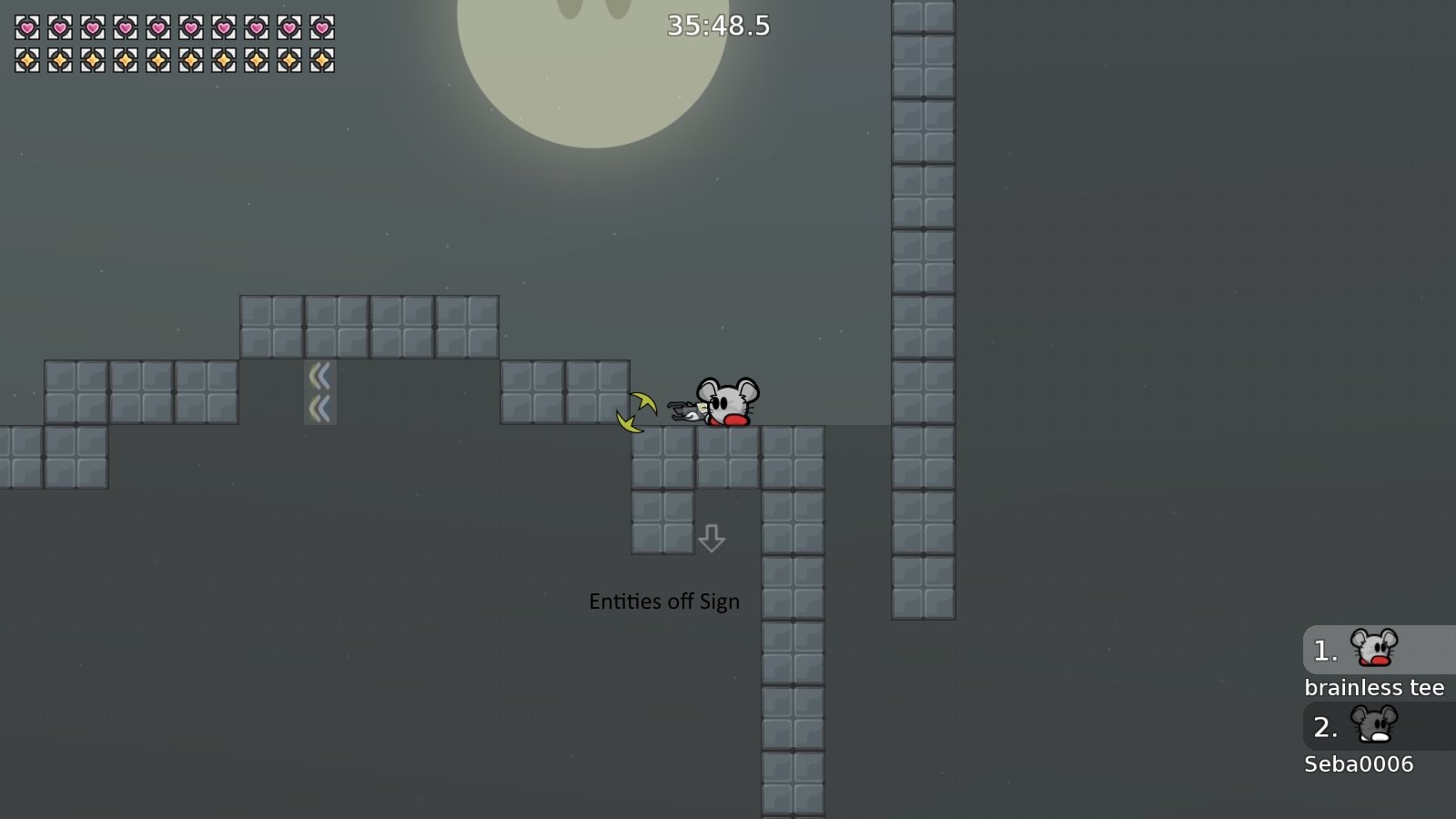The height and width of the screenshot is (819, 1456).
Task: Click the Entities off Sign text
Action: 663,601
